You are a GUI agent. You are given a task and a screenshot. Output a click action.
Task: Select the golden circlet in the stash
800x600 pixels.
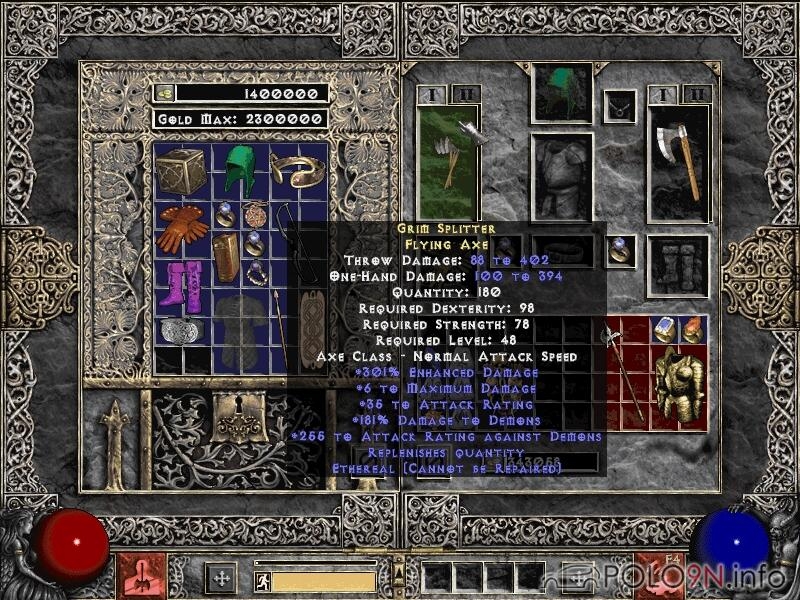pyautogui.click(x=290, y=170)
